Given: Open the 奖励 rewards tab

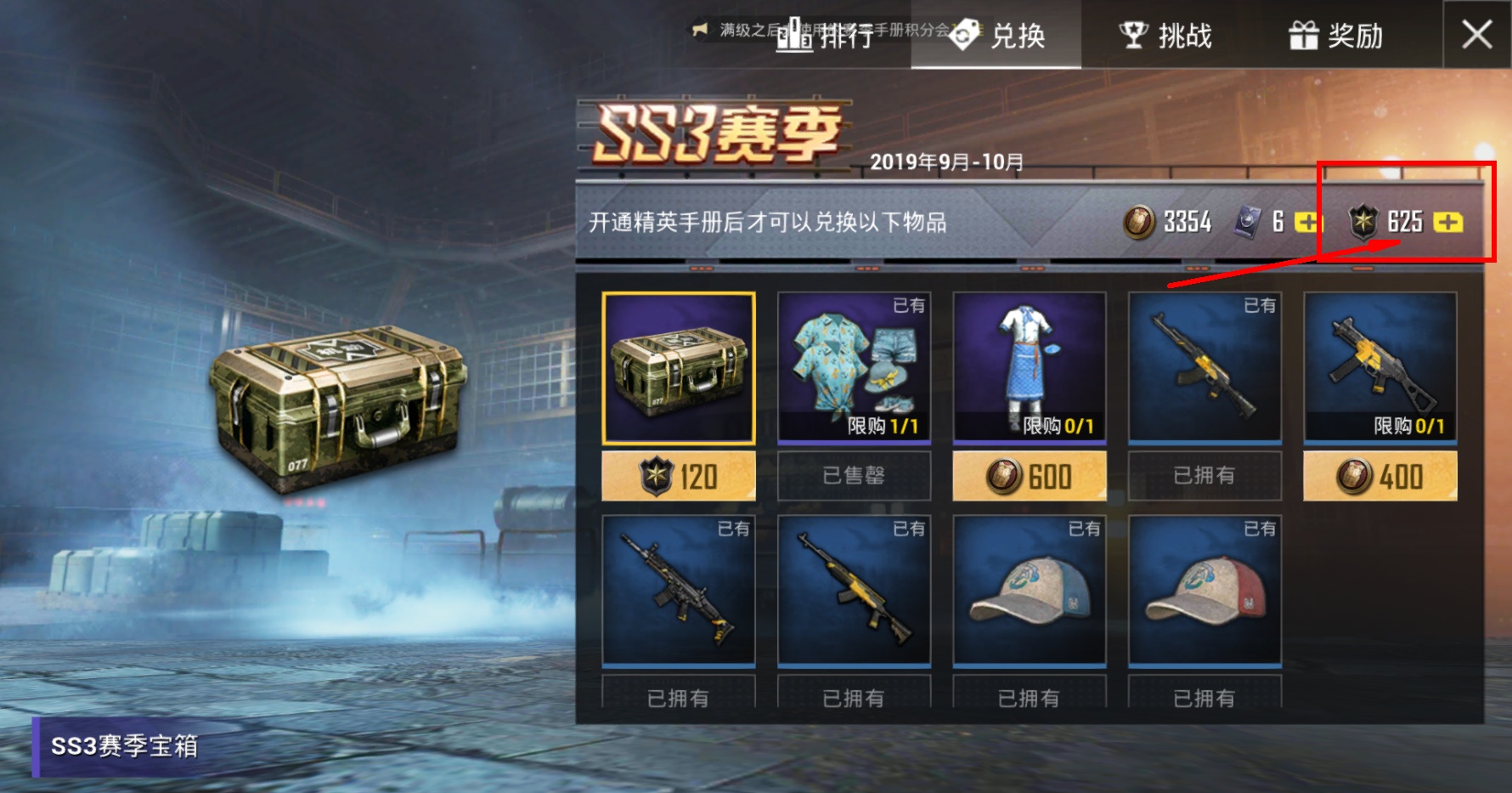Looking at the screenshot, I should (1335, 36).
